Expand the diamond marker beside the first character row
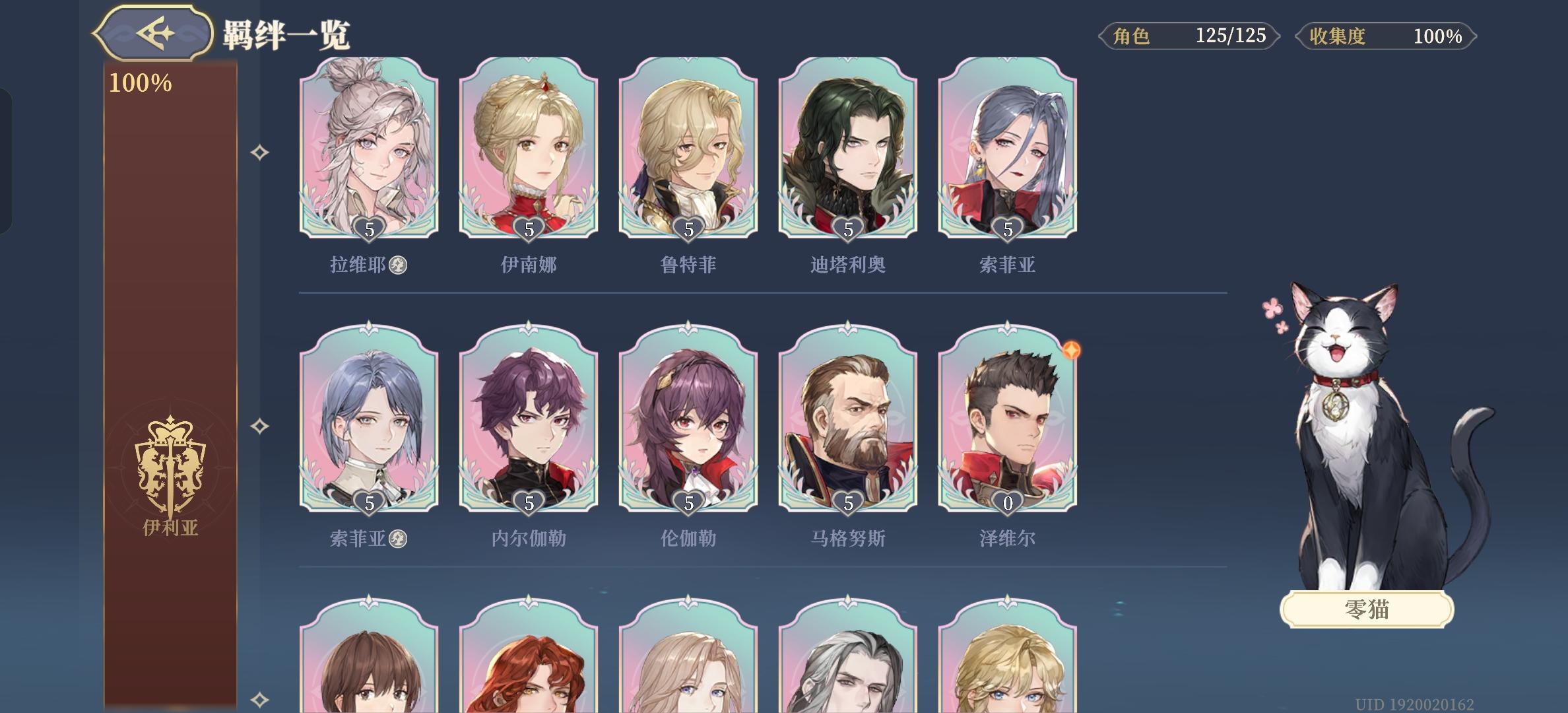The image size is (1568, 713). click(259, 151)
